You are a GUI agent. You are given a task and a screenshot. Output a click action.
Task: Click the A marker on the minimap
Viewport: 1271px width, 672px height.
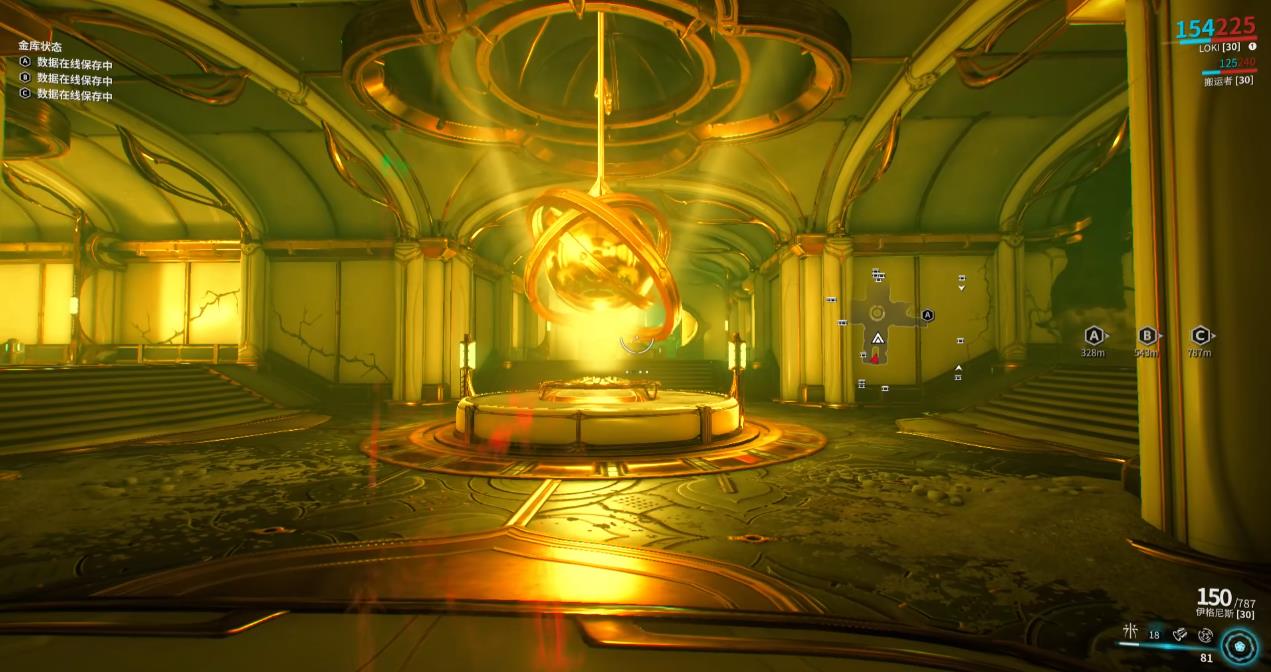pos(927,315)
